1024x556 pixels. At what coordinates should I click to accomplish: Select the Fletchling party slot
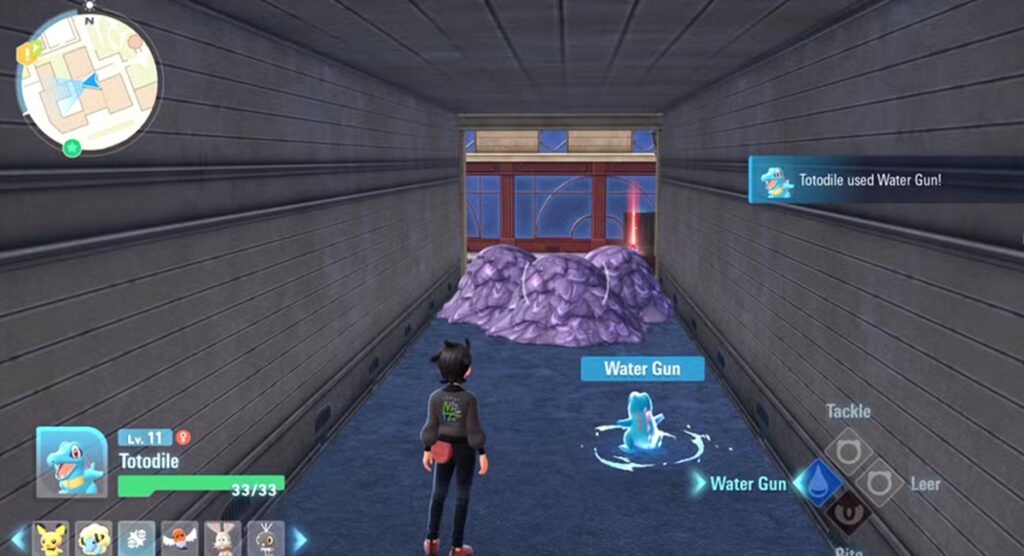point(180,539)
